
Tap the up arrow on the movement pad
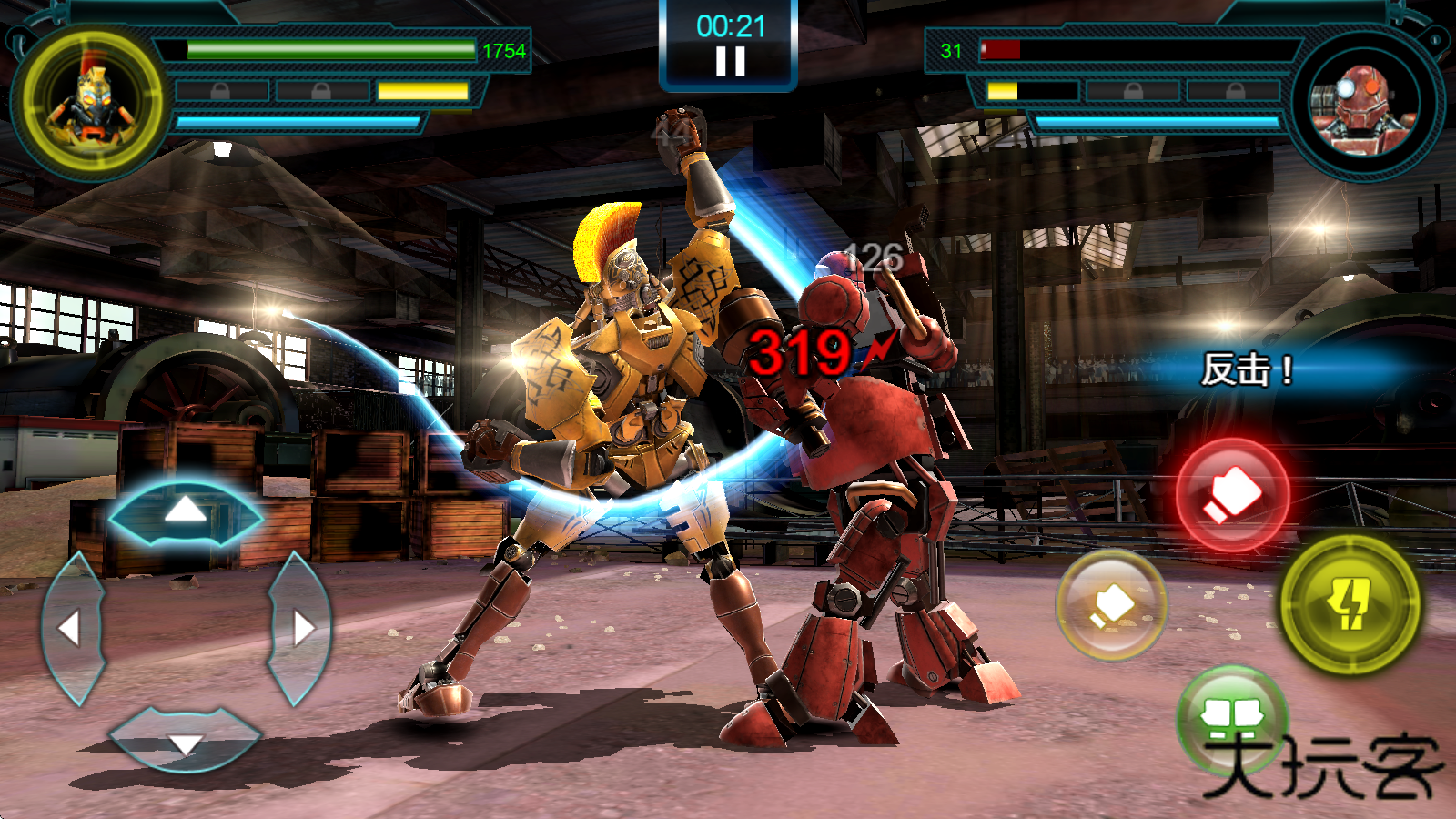[186, 511]
